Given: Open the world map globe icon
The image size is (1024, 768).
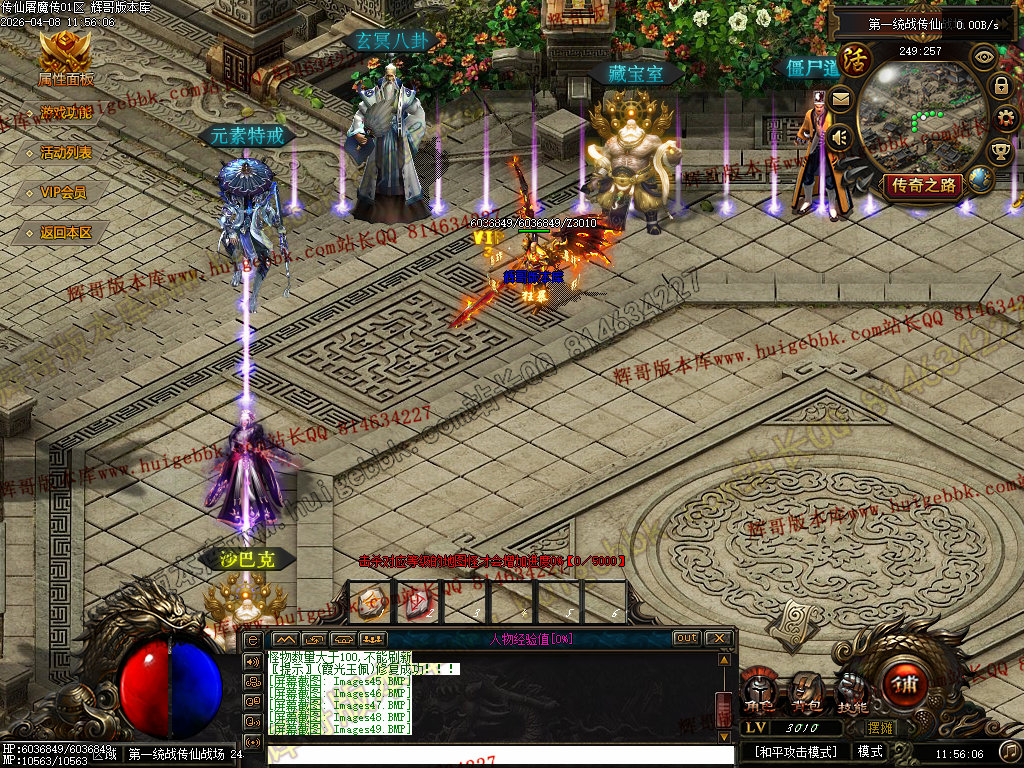Looking at the screenshot, I should [x=981, y=180].
